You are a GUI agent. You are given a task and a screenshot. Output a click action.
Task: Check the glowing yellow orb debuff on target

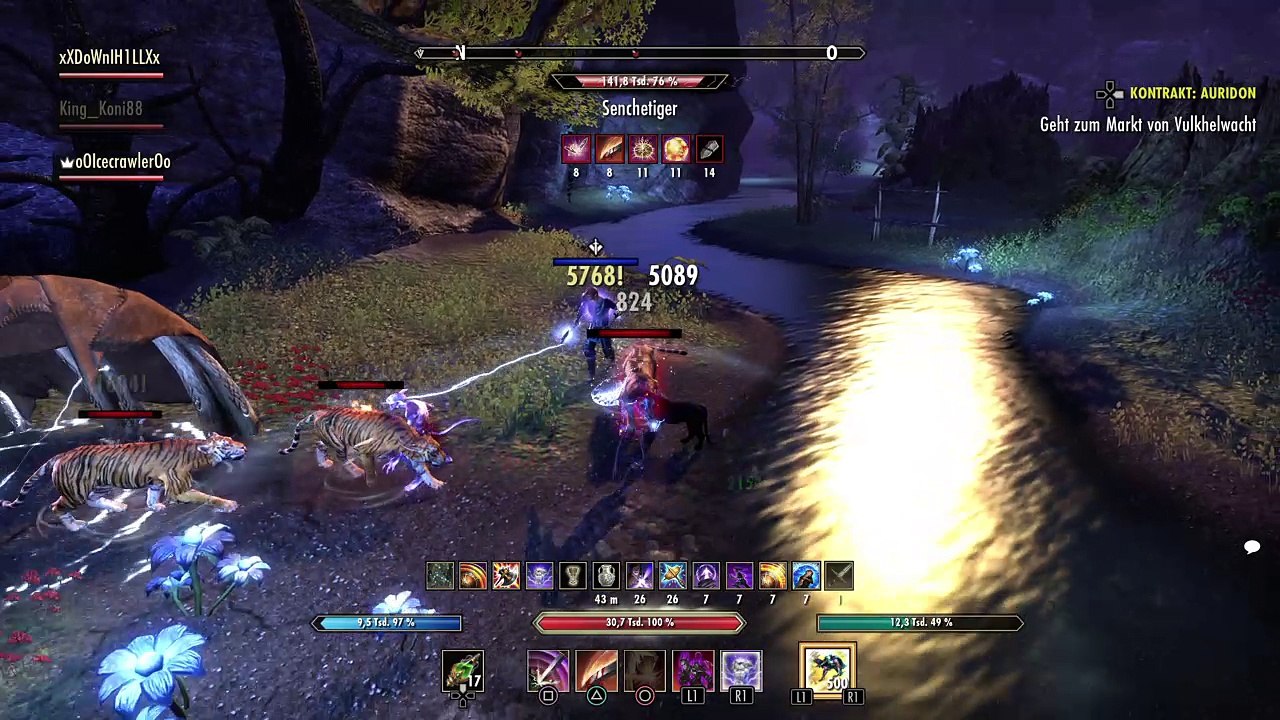[676, 149]
